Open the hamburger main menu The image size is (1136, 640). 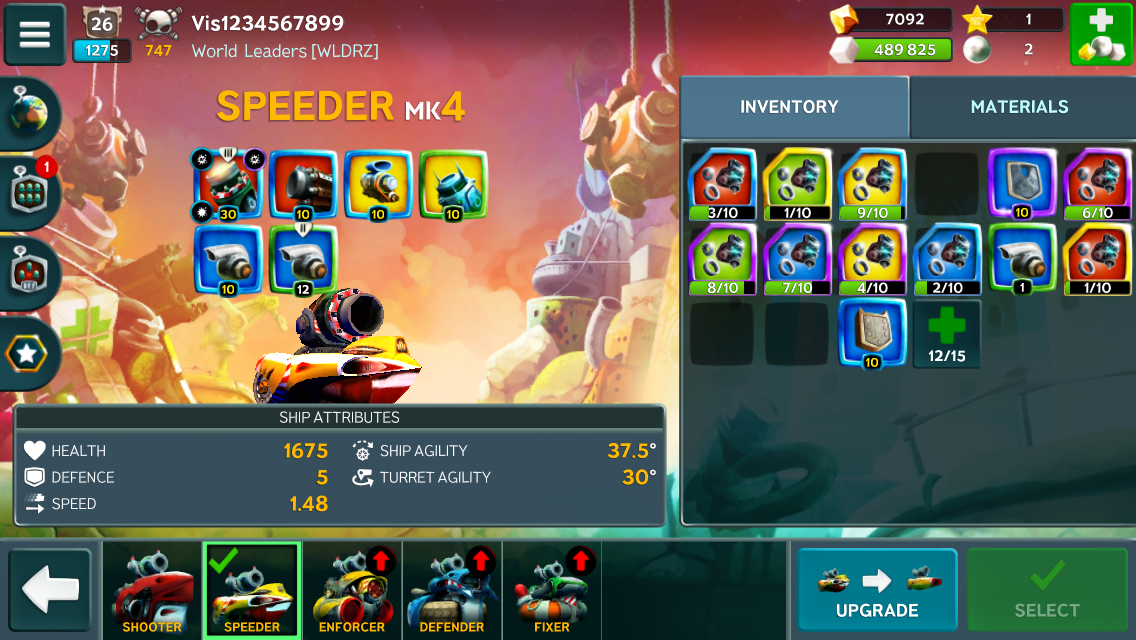(35, 34)
